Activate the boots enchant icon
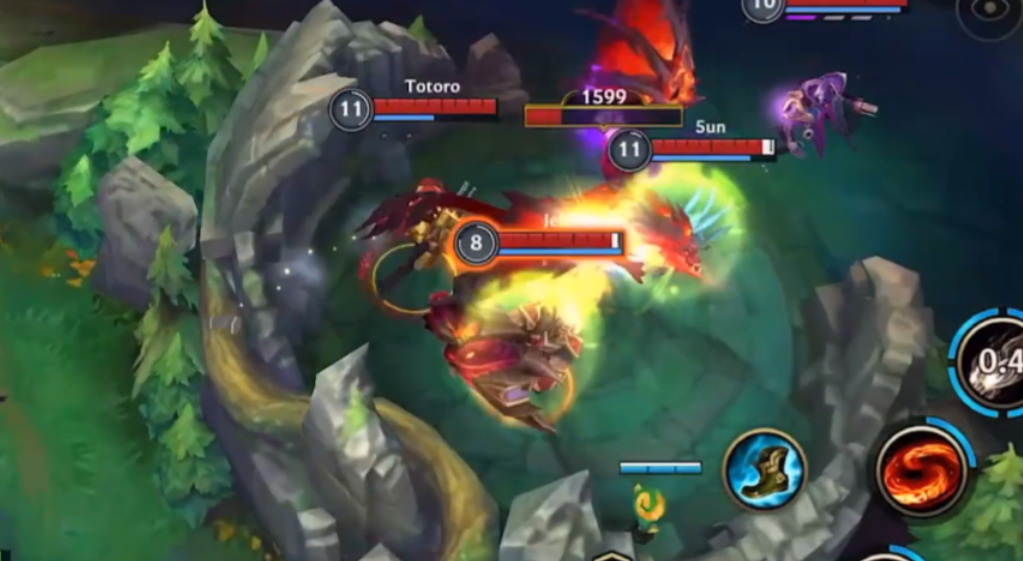Viewport: 1023px width, 561px height. (x=765, y=468)
